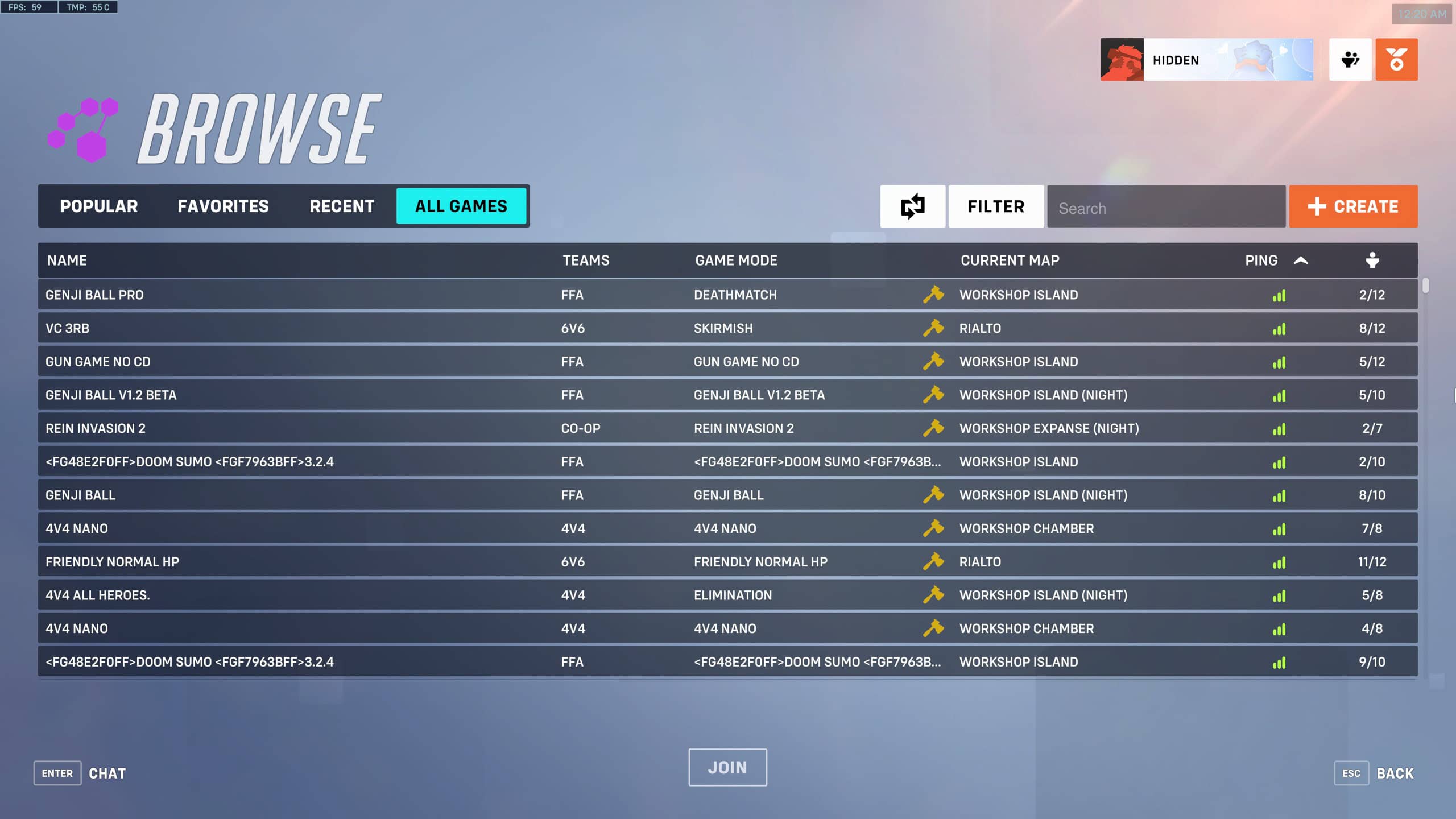Switch to the POPULAR tab
Screen dimensions: 1456x819
click(99, 206)
